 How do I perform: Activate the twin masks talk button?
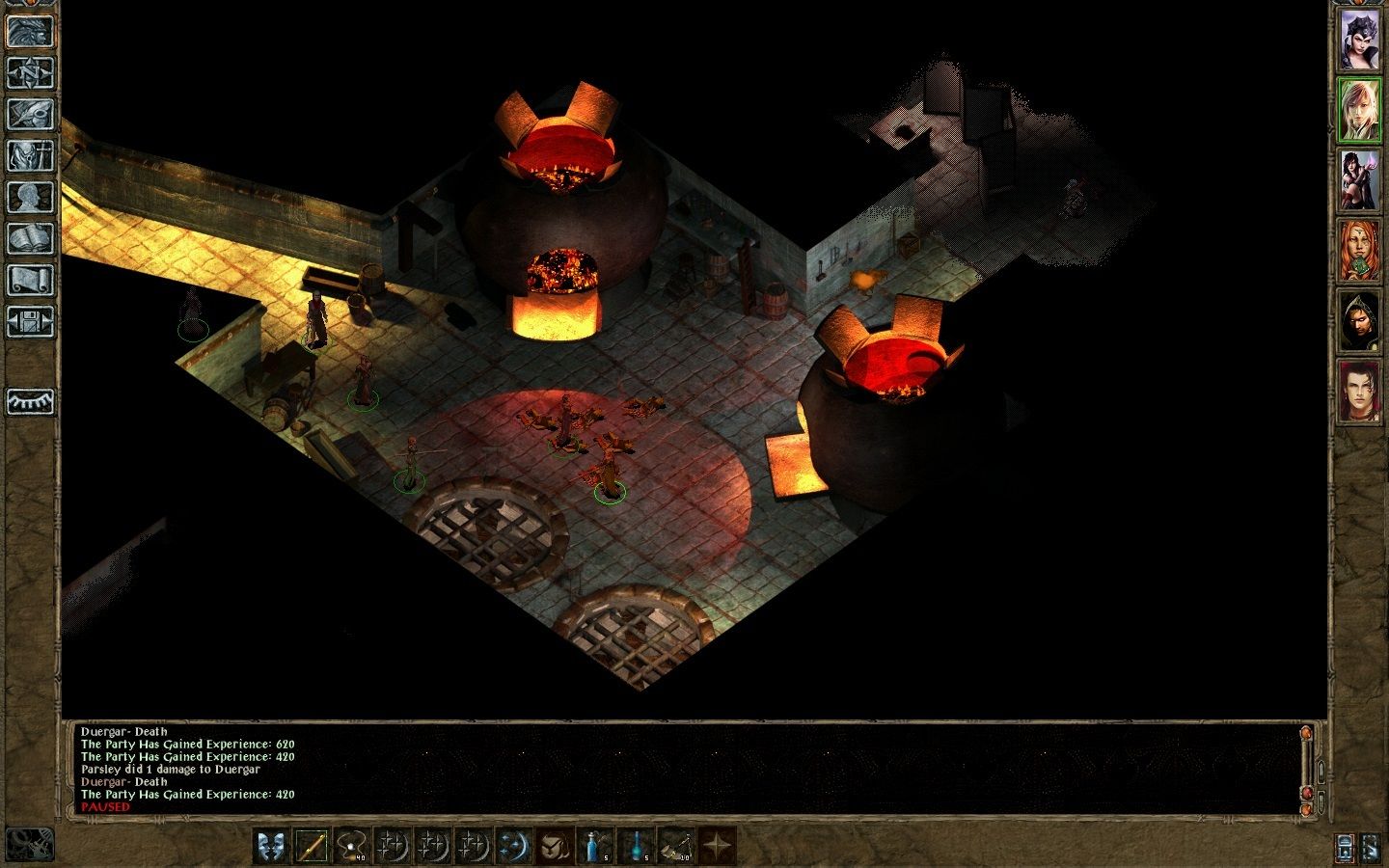[272, 846]
